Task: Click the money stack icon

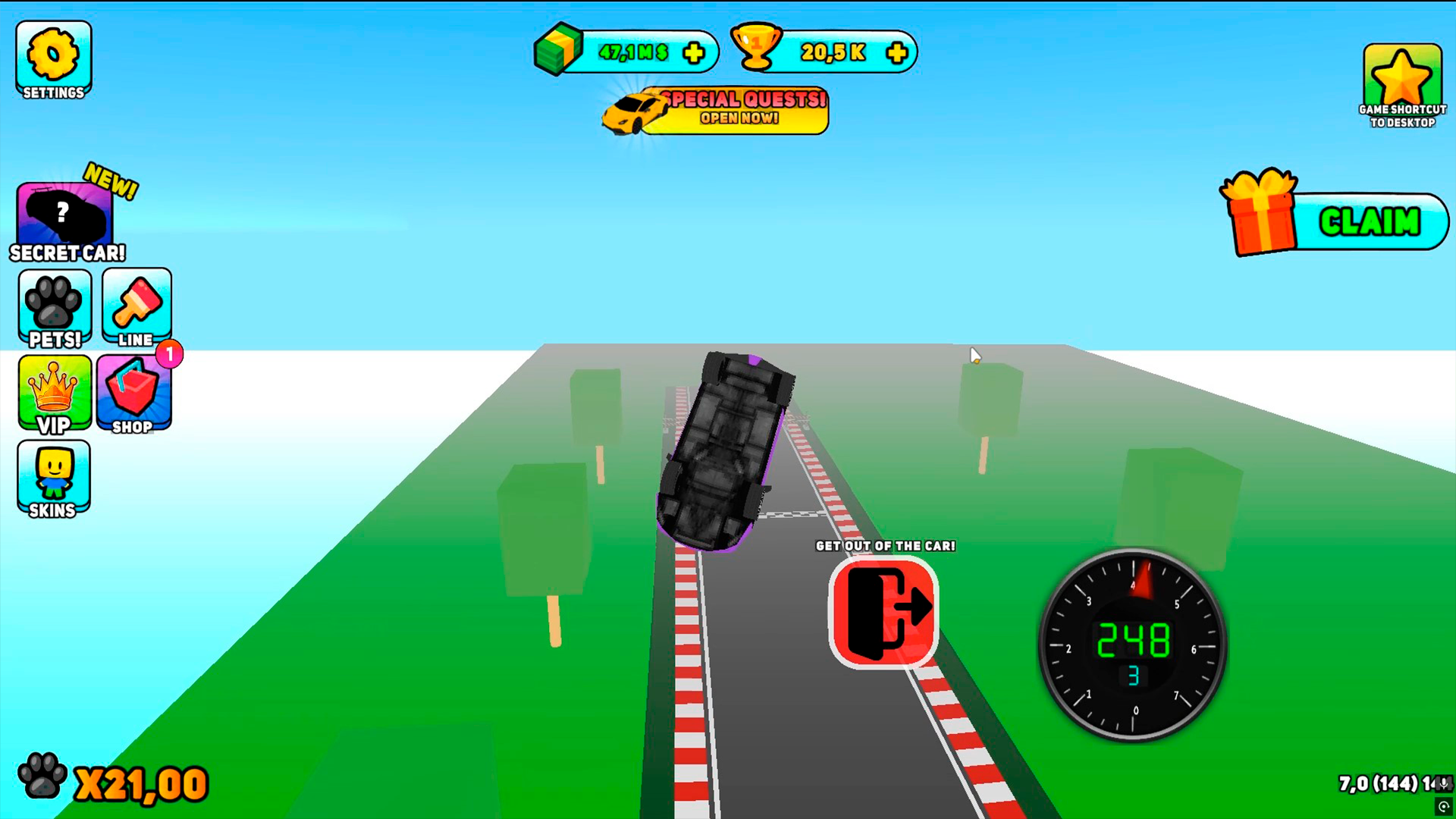Action: point(559,49)
